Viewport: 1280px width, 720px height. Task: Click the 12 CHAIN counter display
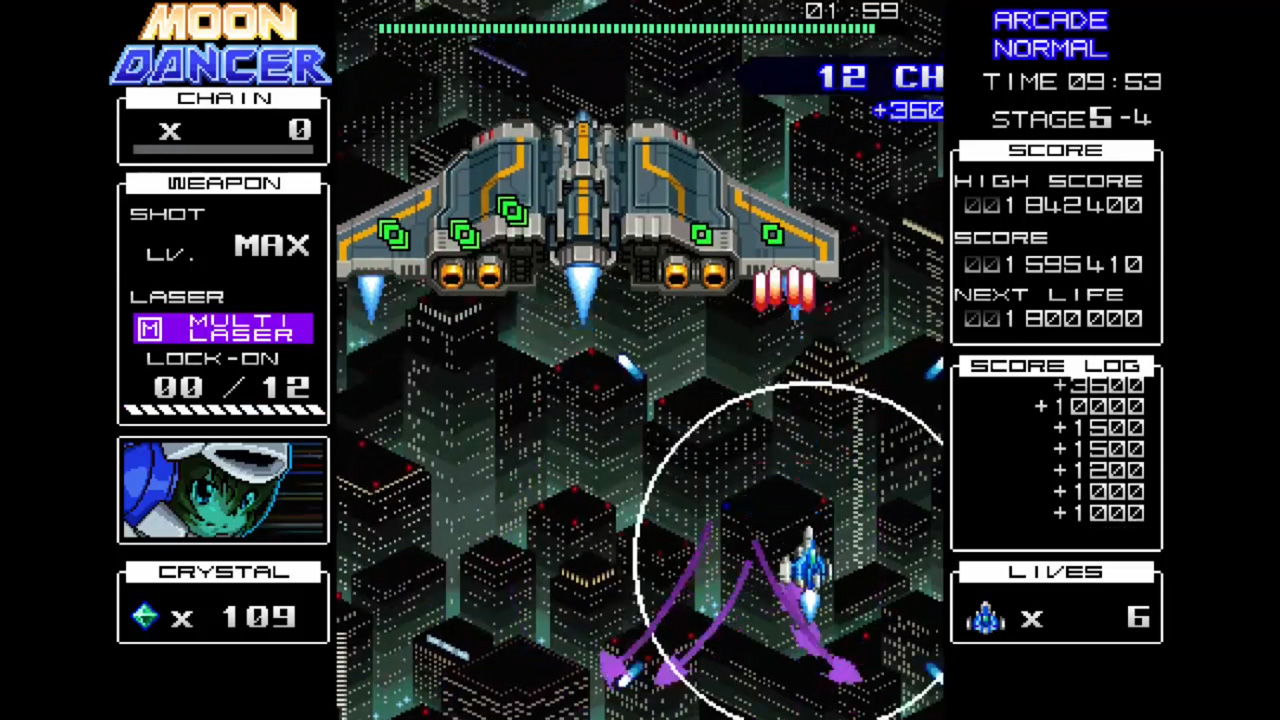pyautogui.click(x=870, y=77)
